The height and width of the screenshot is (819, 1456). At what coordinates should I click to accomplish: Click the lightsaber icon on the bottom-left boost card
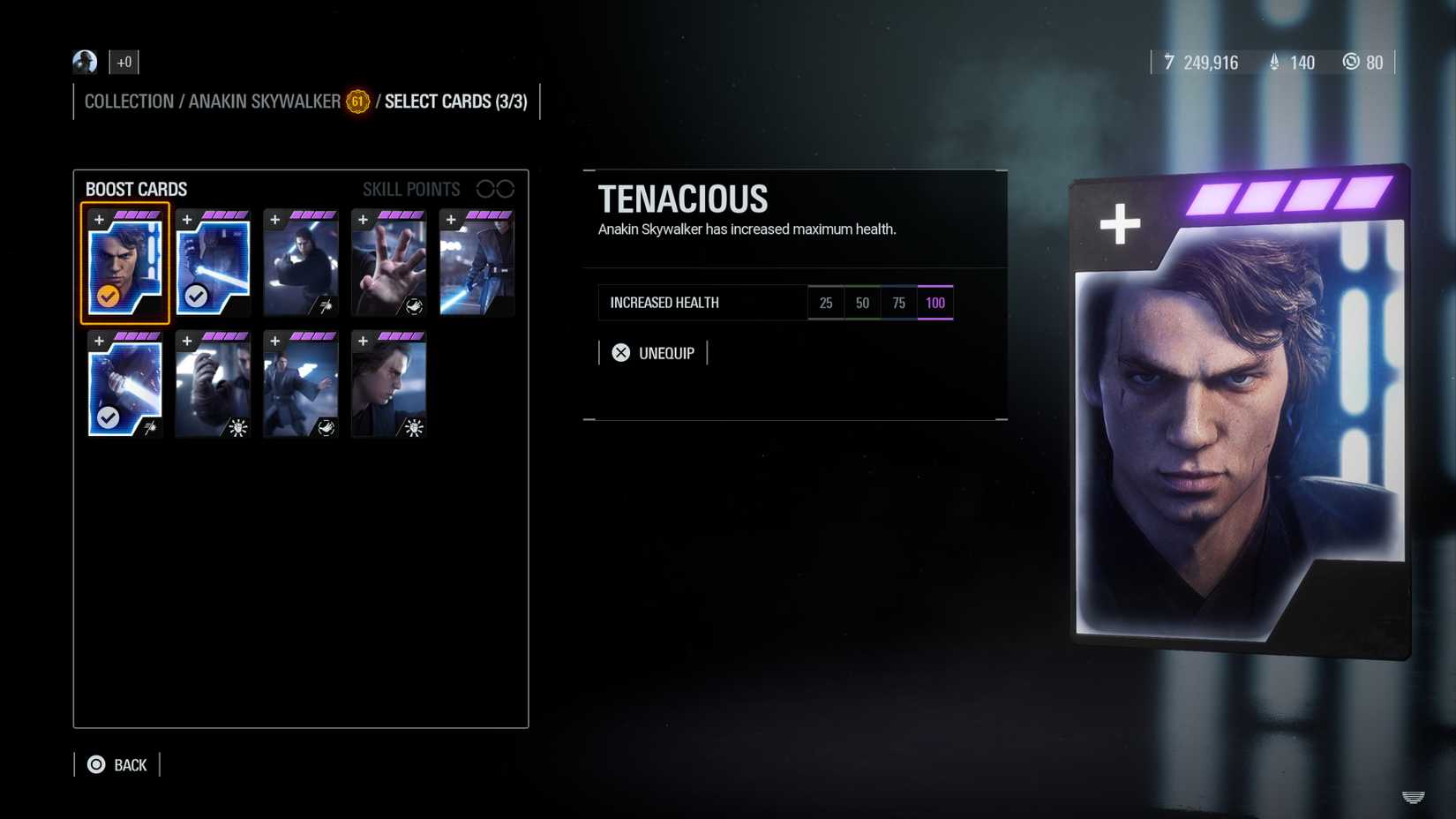point(150,426)
